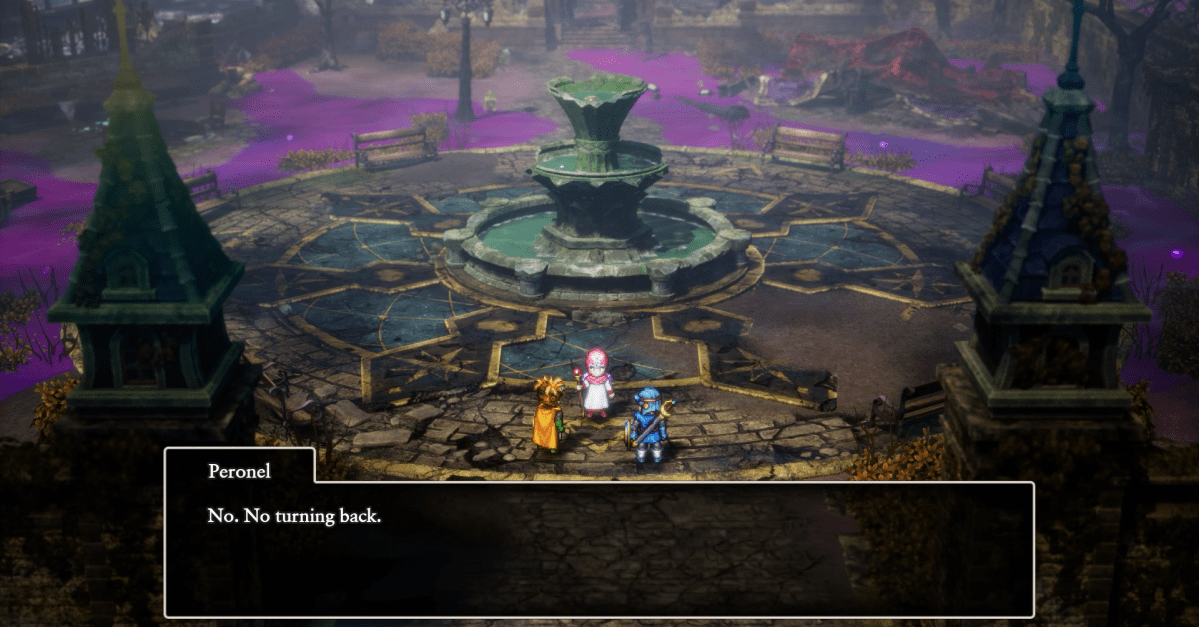Advance Peronel's dialogue text box
The image size is (1199, 627).
tap(598, 549)
